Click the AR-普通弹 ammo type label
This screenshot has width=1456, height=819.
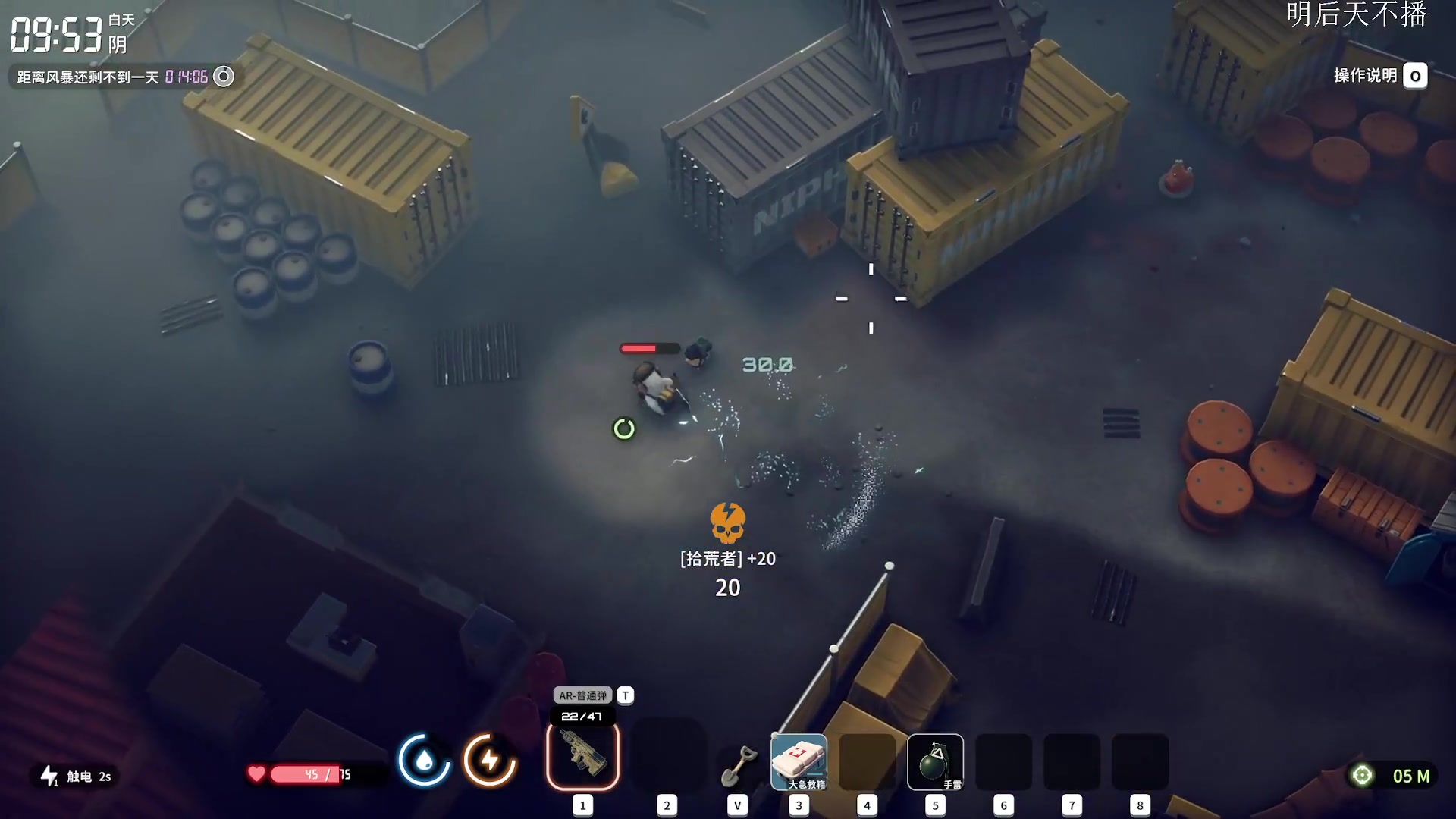(582, 695)
